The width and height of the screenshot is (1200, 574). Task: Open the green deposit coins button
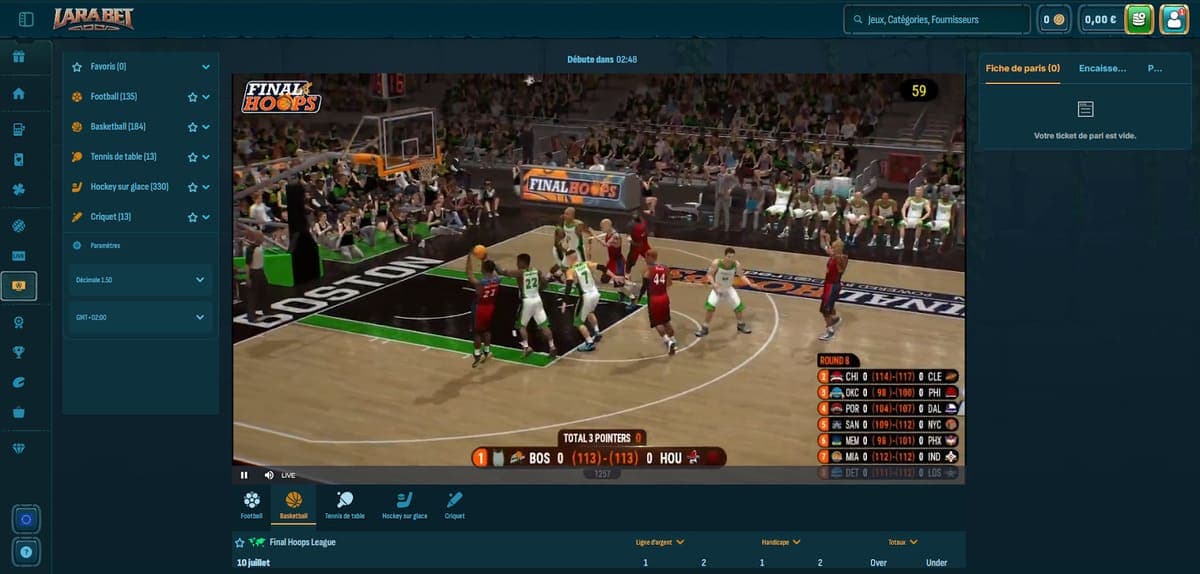[1138, 19]
